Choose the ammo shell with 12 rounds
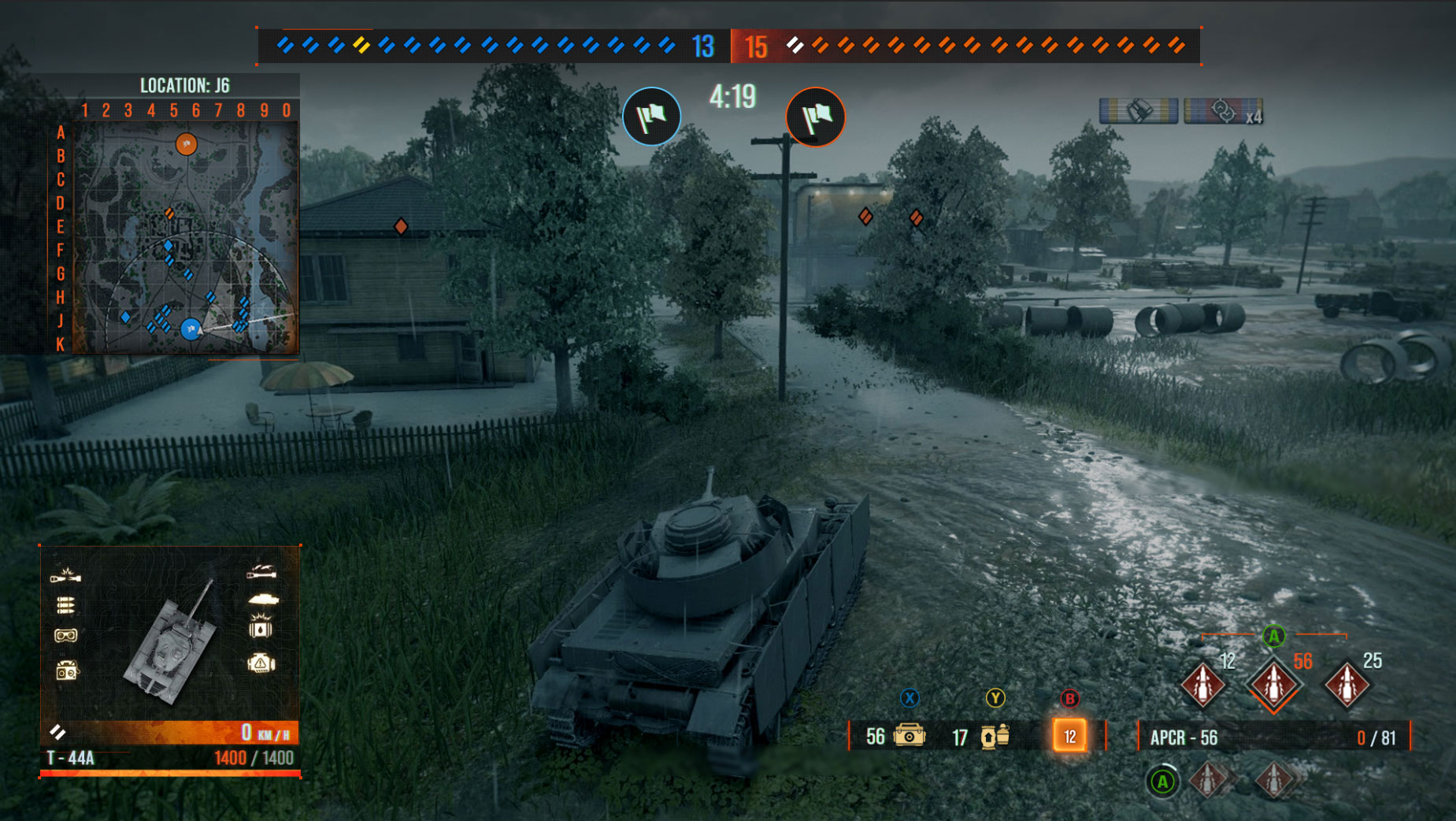Screen dimensions: 1456x821 click(1202, 684)
